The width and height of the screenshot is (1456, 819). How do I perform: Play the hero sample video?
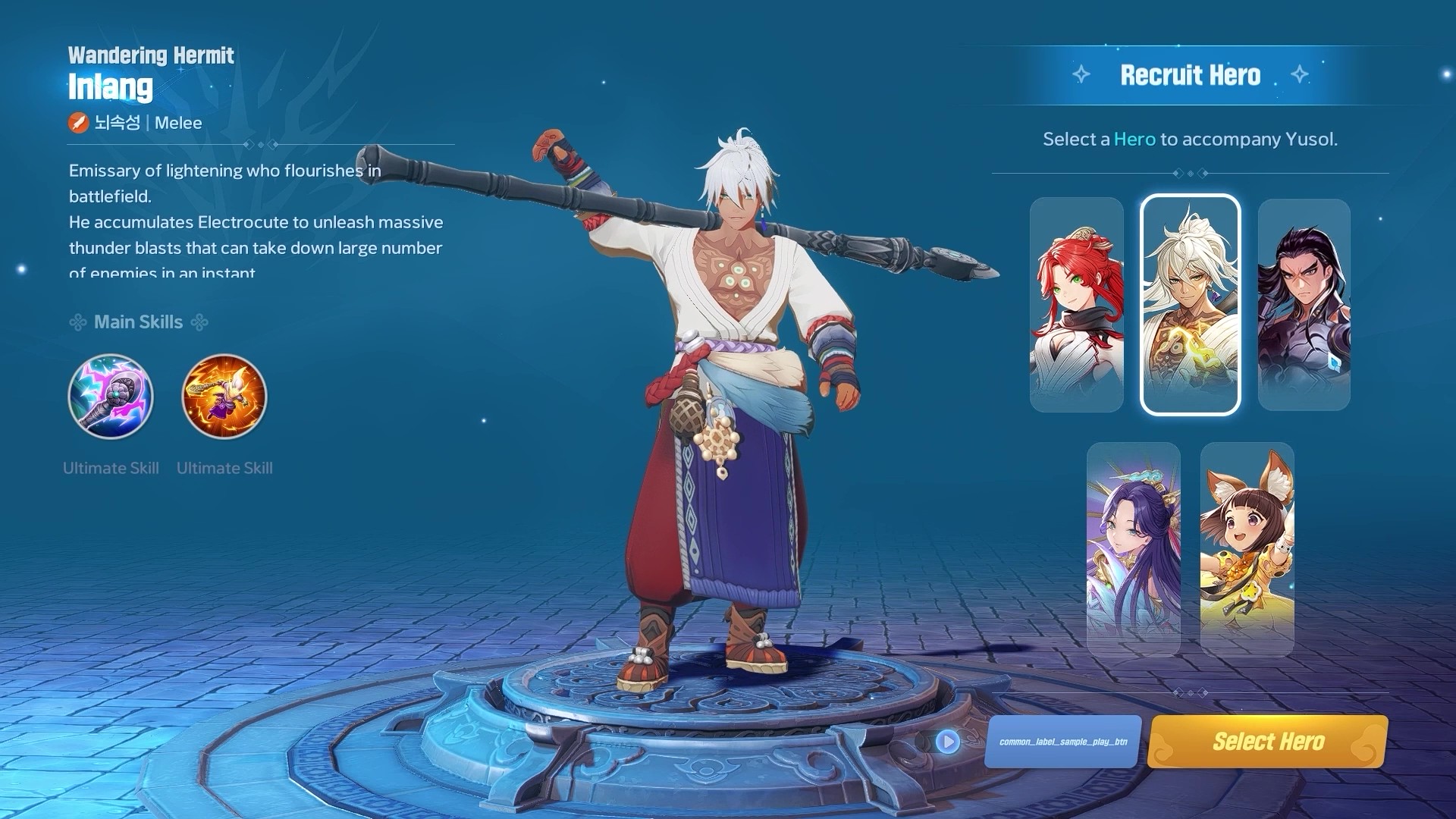pyautogui.click(x=947, y=741)
